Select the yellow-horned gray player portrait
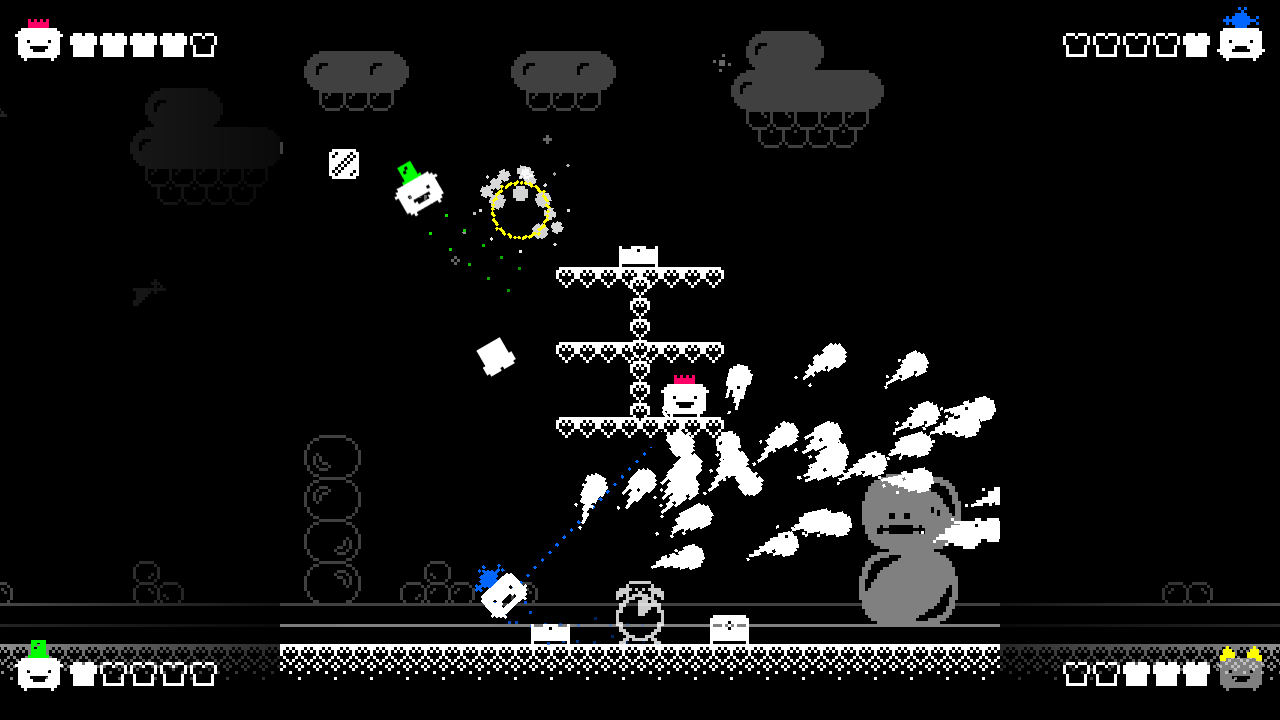1280x720 pixels. click(x=1240, y=672)
